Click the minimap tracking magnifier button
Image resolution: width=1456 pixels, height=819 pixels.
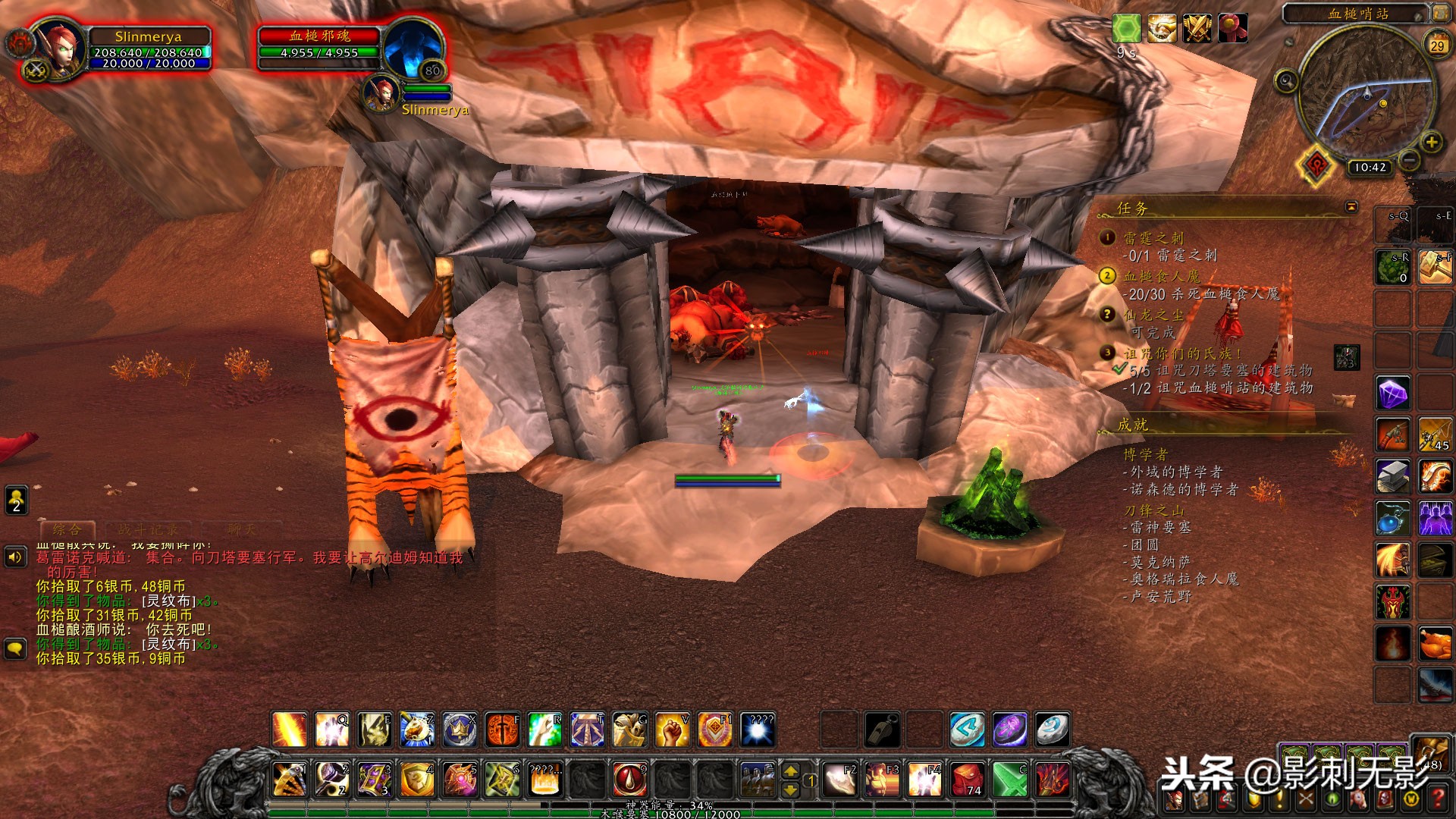[x=1286, y=80]
